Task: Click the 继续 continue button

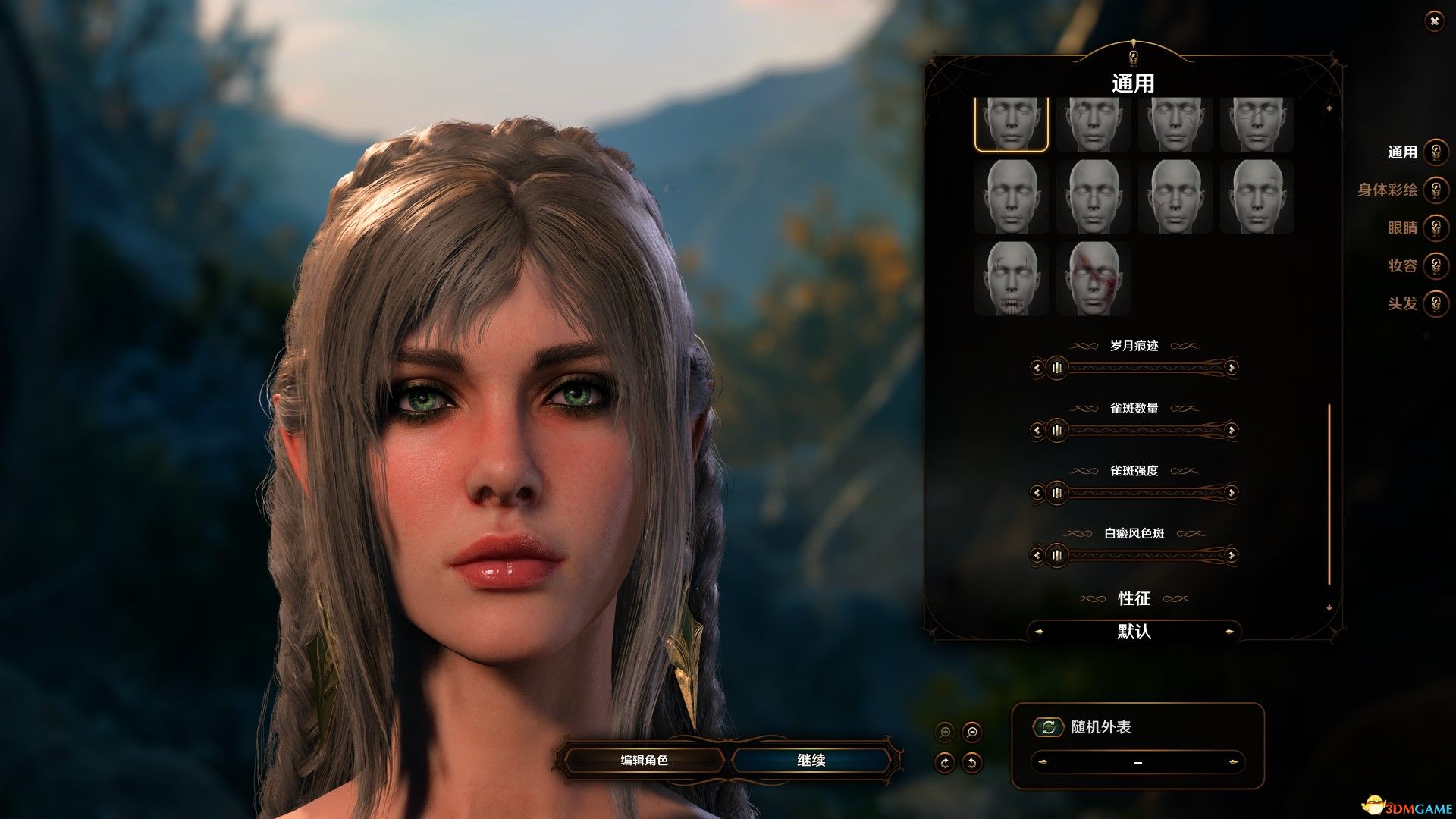Action: 811,760
